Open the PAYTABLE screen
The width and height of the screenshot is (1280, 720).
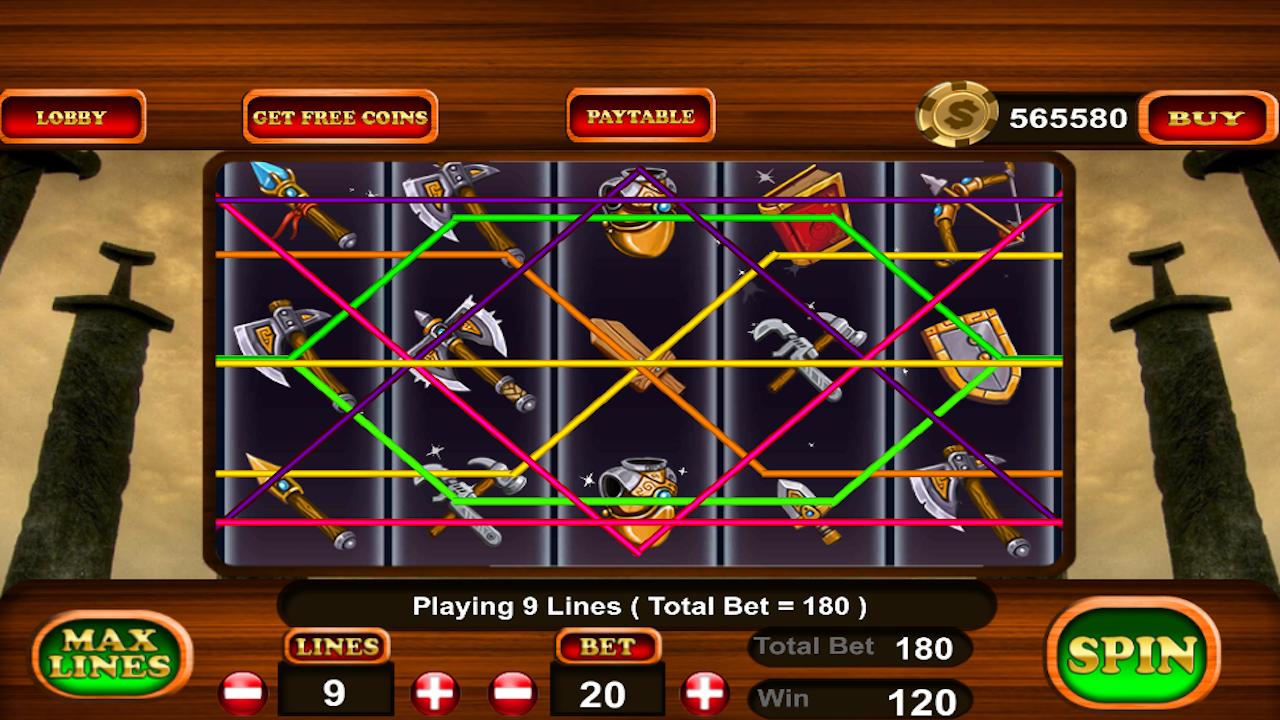pos(639,115)
